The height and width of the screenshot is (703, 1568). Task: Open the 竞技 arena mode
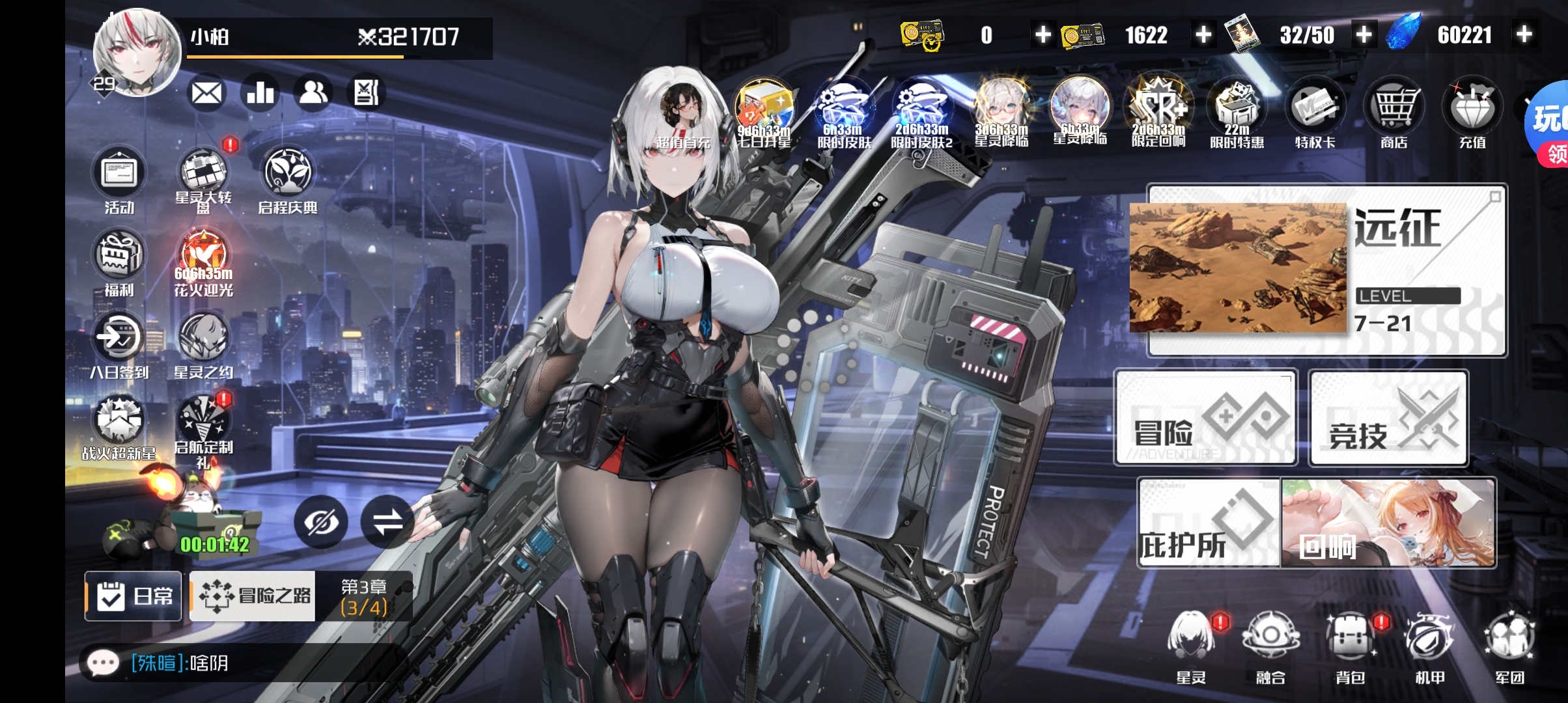point(1389,417)
